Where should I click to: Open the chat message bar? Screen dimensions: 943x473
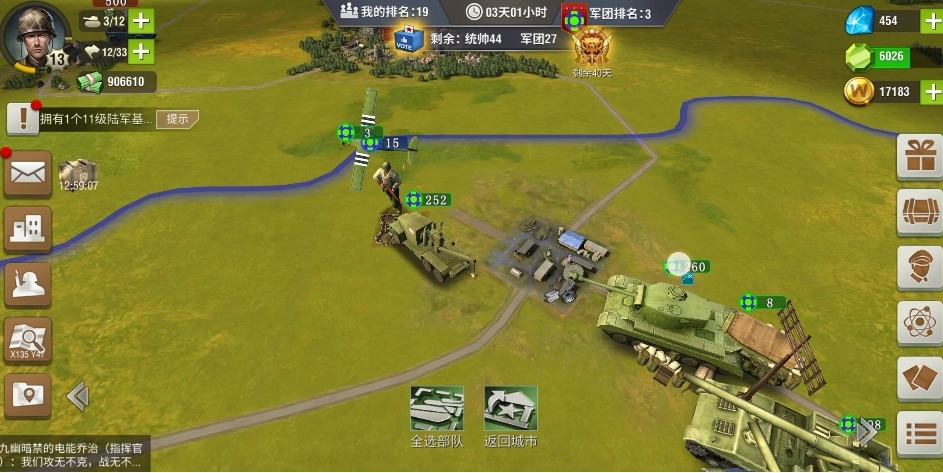(x=75, y=456)
